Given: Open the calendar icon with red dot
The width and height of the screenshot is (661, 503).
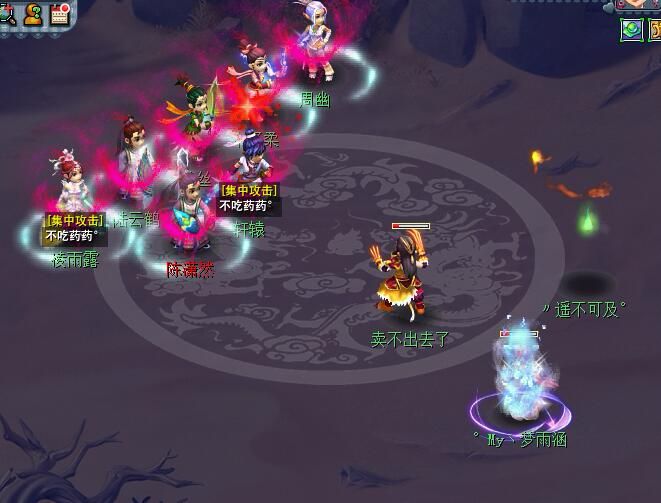Looking at the screenshot, I should point(60,13).
